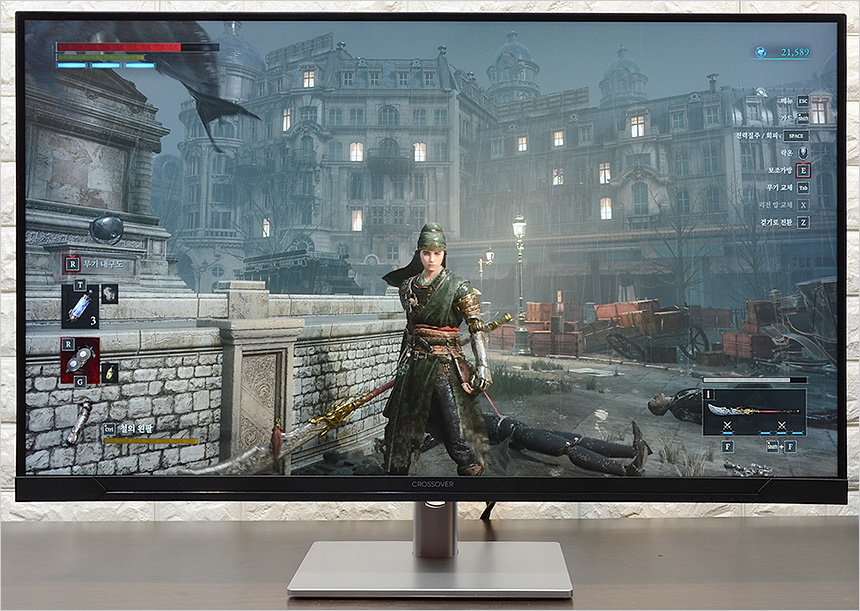This screenshot has width=860, height=611.
Task: Choose the small gray item icon beside the pulse cell
Action: click(109, 293)
